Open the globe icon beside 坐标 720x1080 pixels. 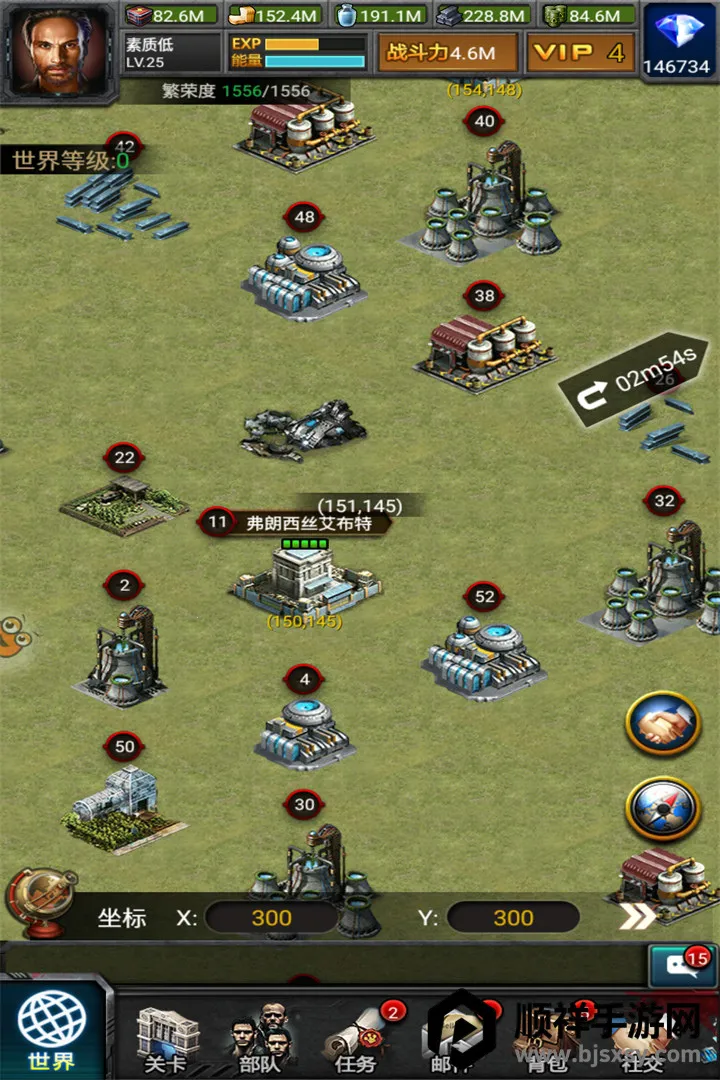point(40,903)
